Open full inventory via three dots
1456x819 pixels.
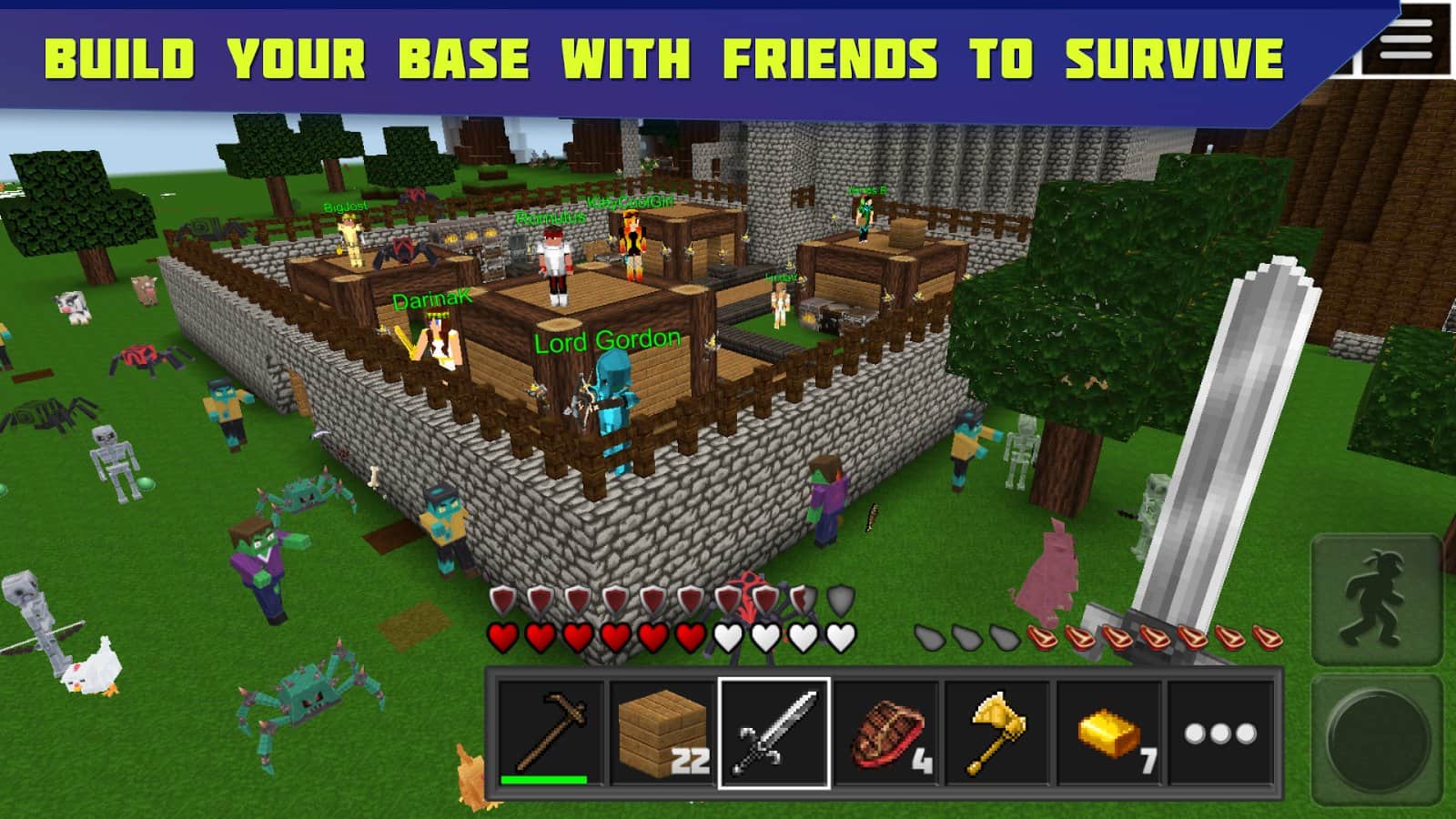(x=1220, y=733)
